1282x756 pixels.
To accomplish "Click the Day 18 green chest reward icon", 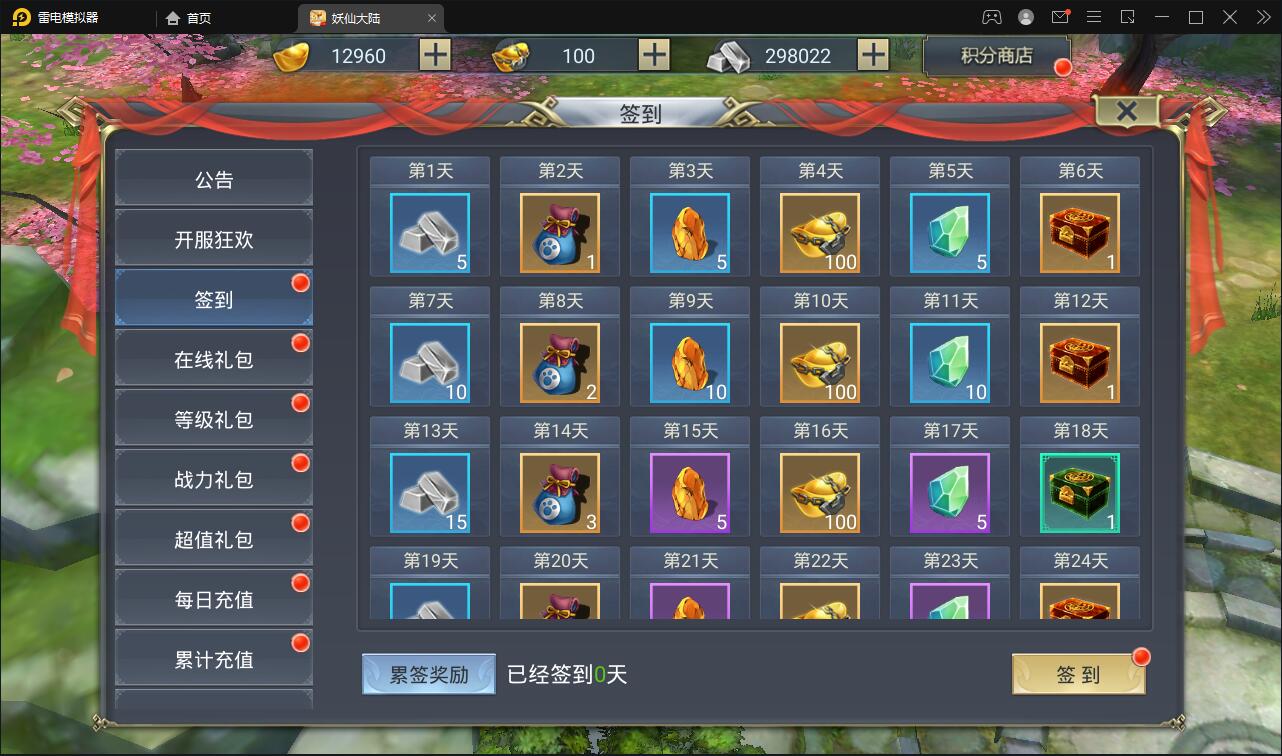I will click(x=1079, y=491).
